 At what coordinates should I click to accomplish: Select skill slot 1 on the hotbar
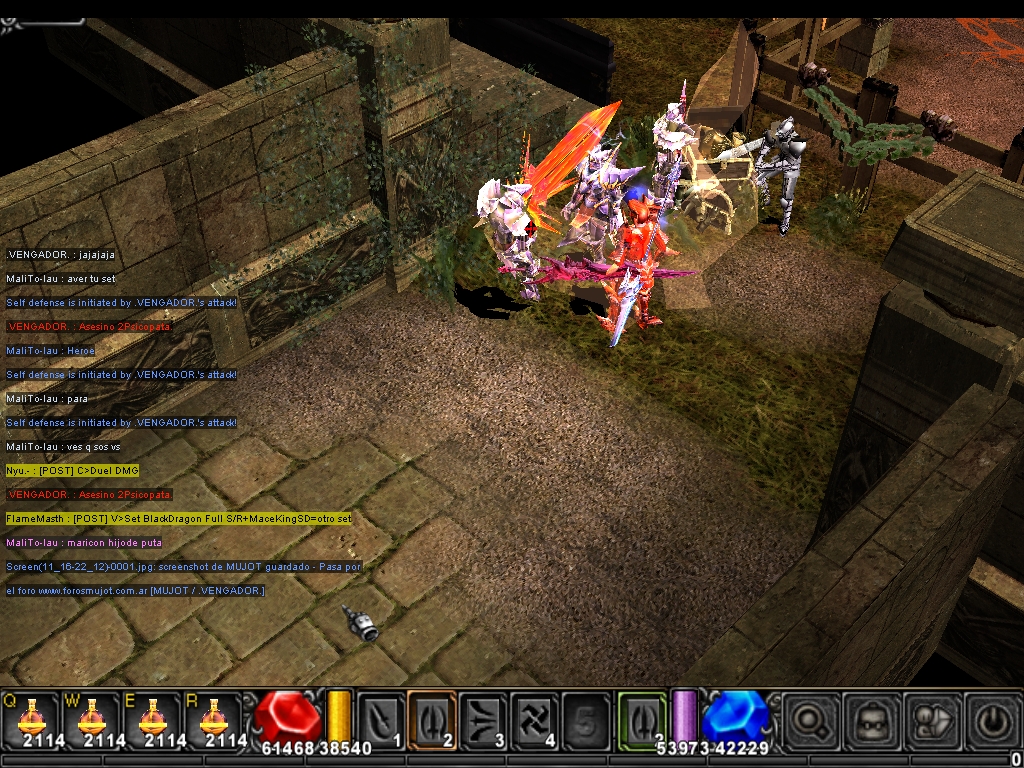coord(381,718)
